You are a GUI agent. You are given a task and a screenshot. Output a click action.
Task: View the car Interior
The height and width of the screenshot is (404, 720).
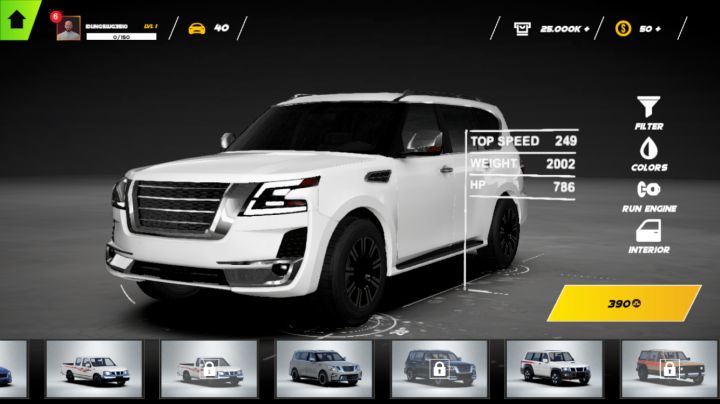pos(649,235)
